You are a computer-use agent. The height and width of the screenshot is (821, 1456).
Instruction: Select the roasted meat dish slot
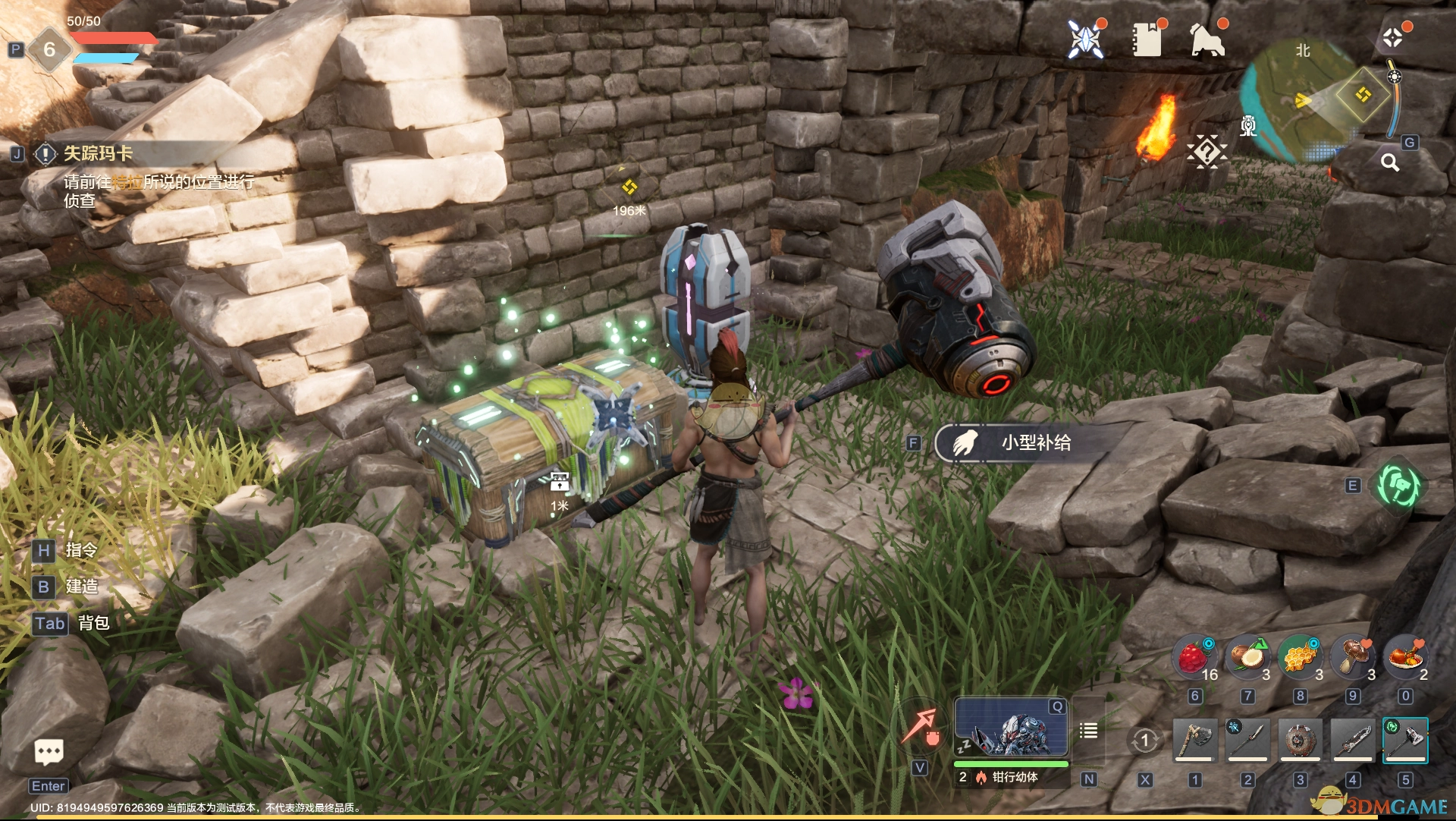pos(1405,657)
